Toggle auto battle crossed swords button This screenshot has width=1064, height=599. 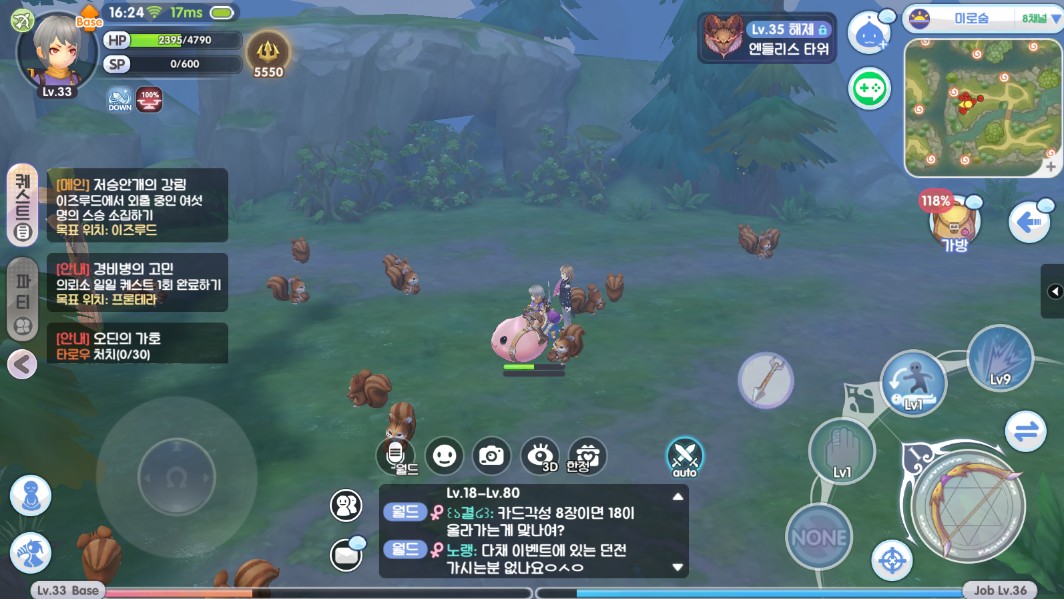[685, 457]
